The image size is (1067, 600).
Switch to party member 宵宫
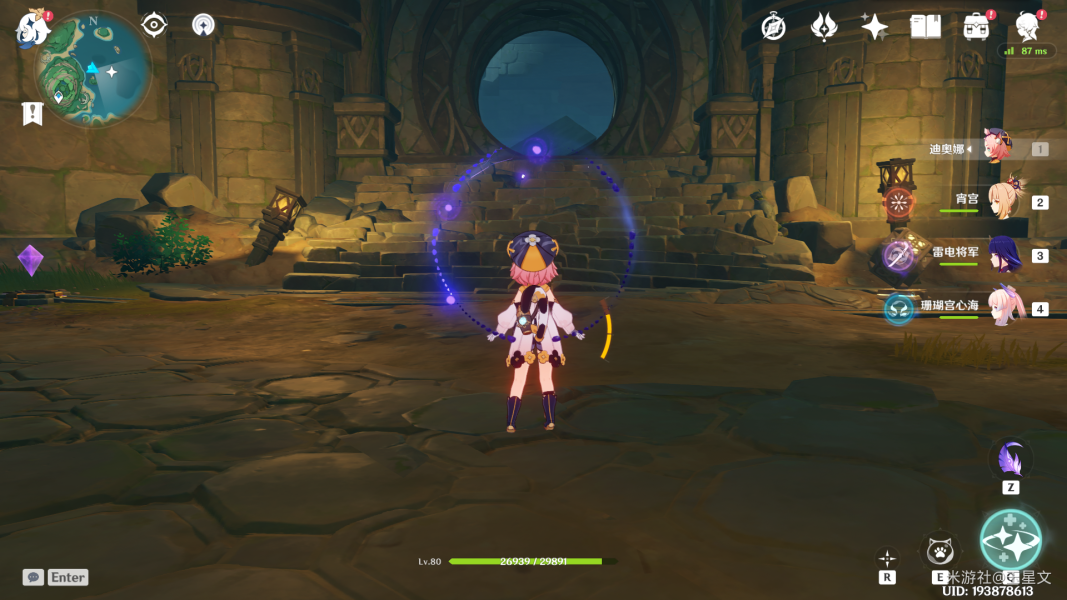coord(1001,200)
